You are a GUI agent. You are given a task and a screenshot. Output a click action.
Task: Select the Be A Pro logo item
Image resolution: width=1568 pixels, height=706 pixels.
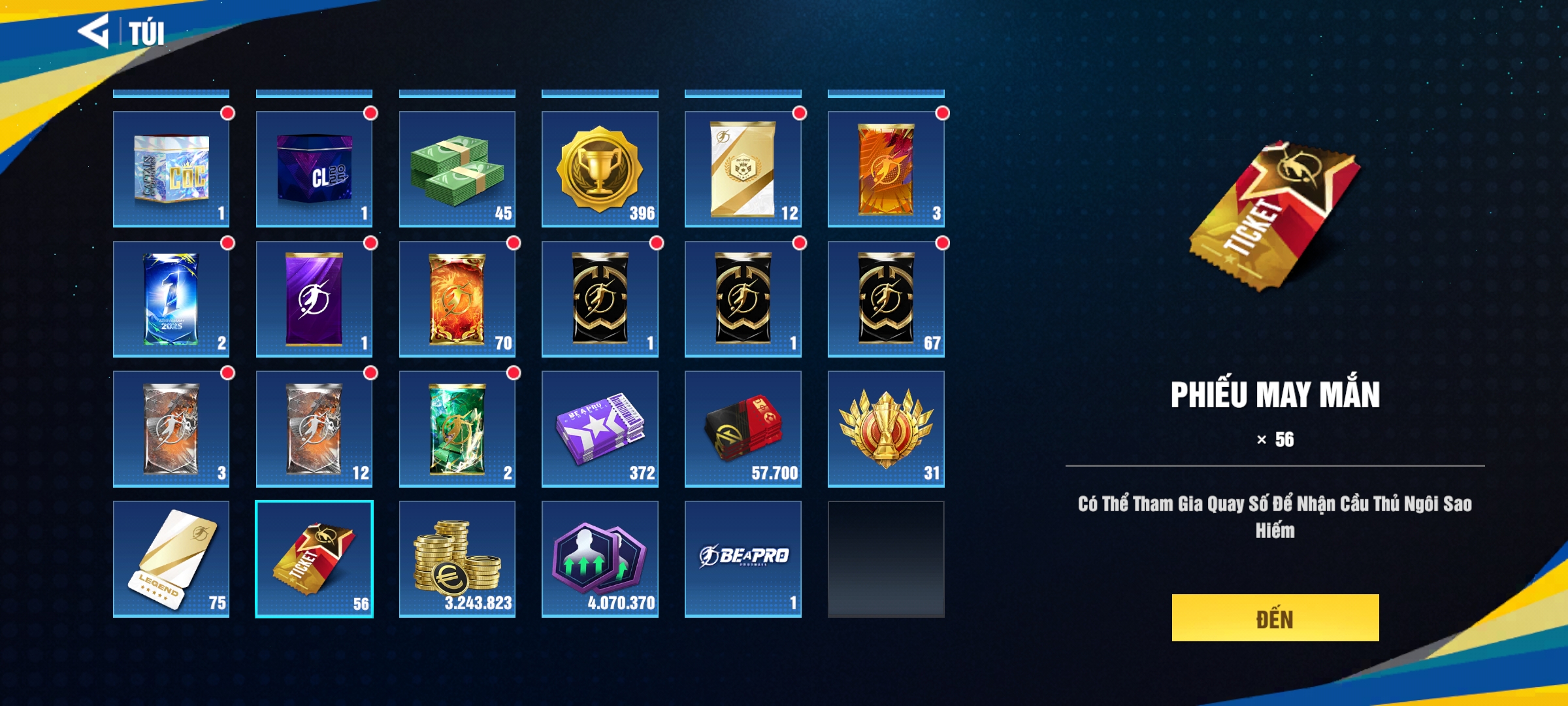[x=743, y=559]
